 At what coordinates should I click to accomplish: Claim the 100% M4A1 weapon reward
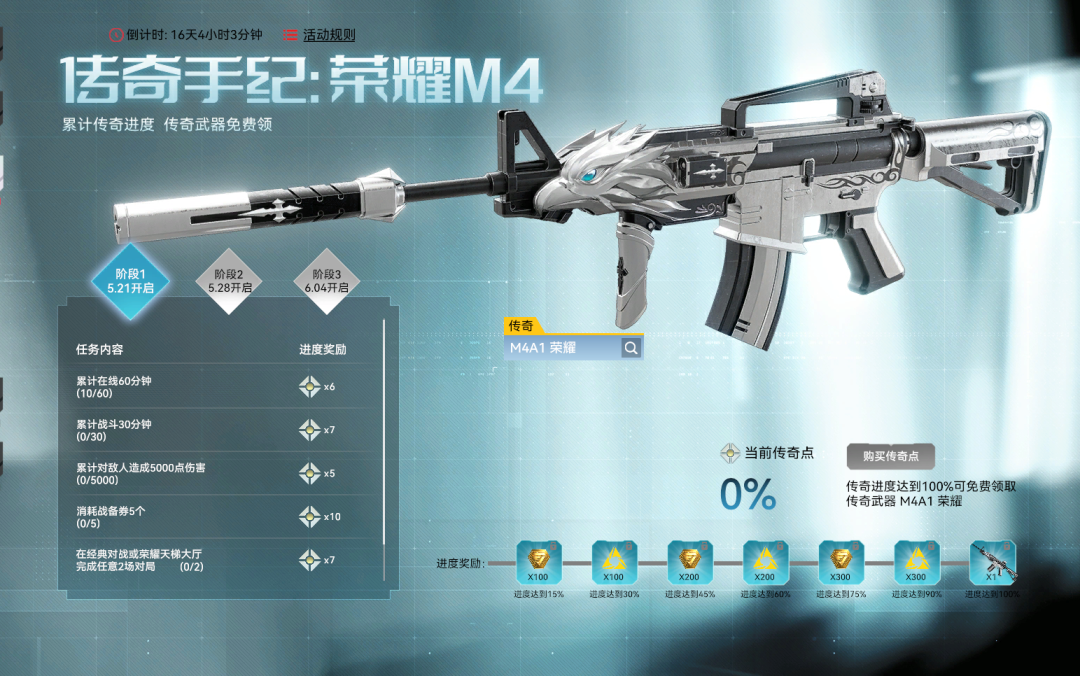click(x=993, y=562)
